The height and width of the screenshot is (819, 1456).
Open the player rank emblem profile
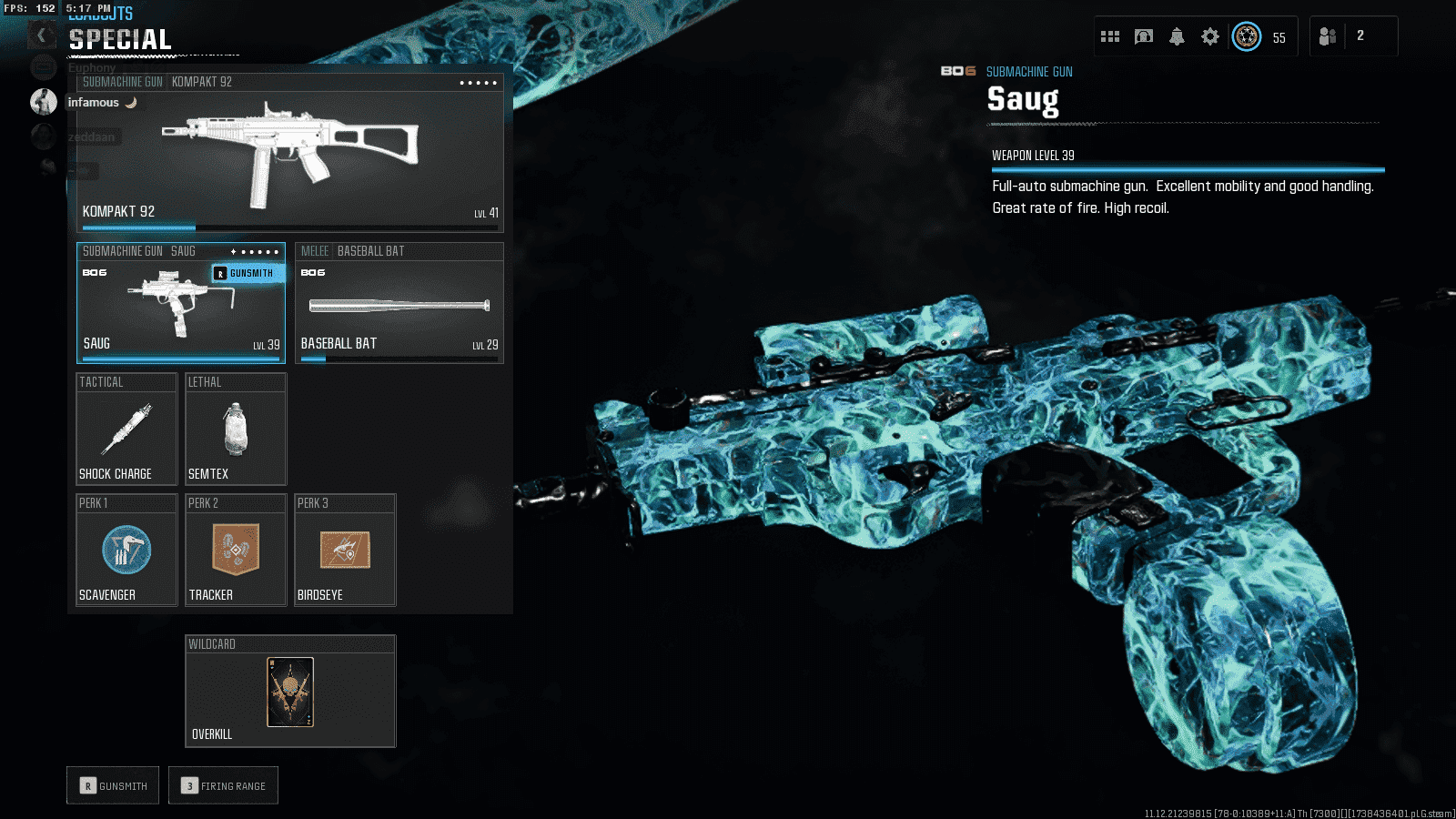[x=1247, y=36]
